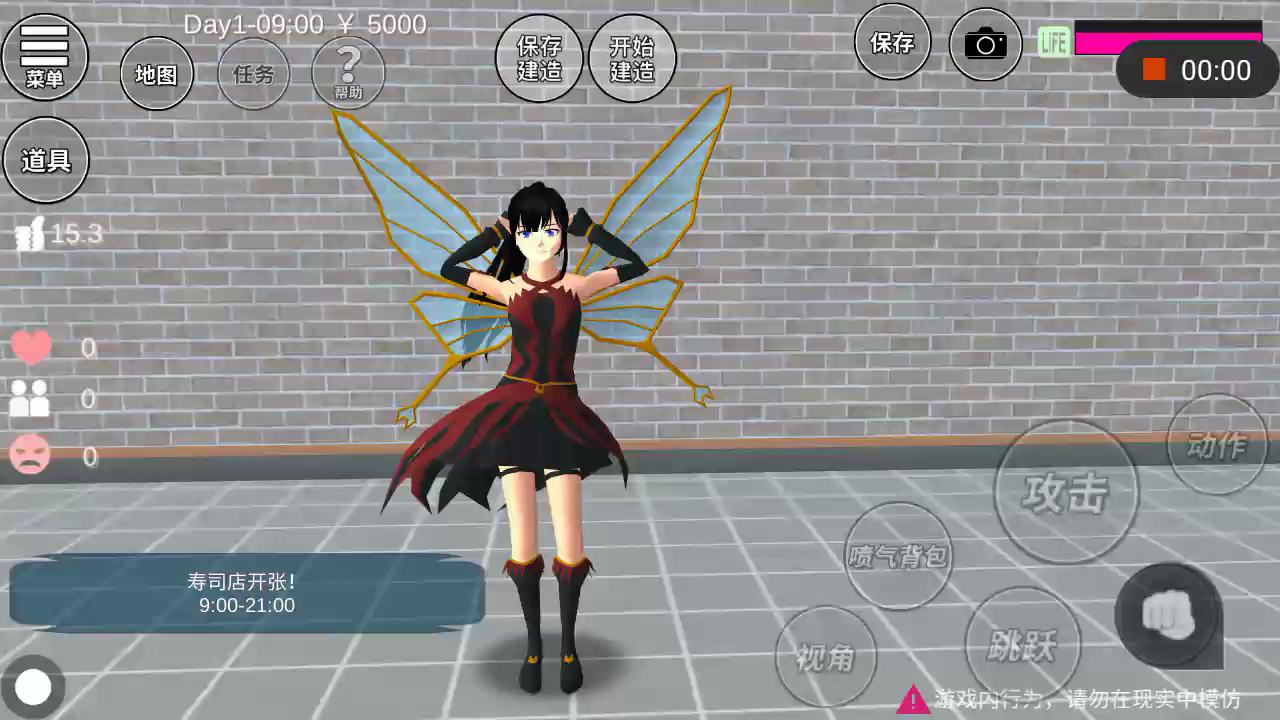Tap the 攻击 attack button

(1065, 492)
